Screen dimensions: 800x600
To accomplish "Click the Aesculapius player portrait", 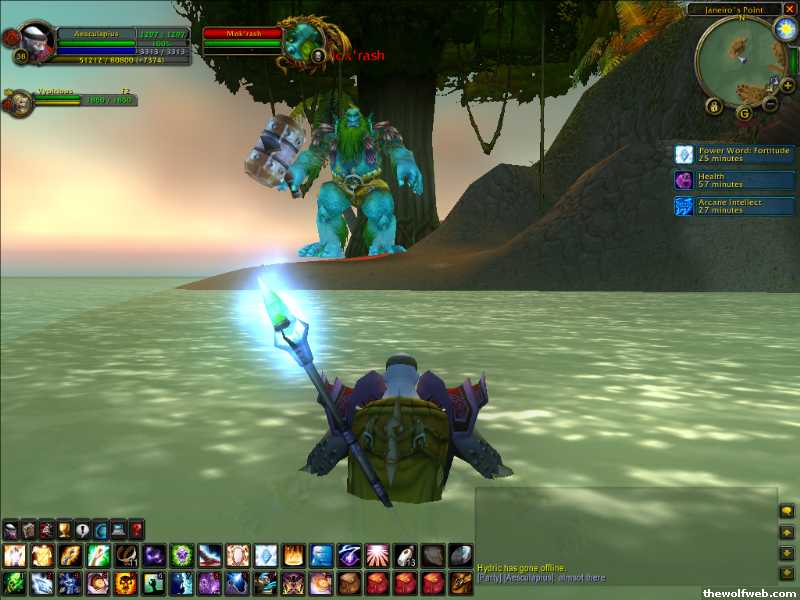I will [x=37, y=42].
